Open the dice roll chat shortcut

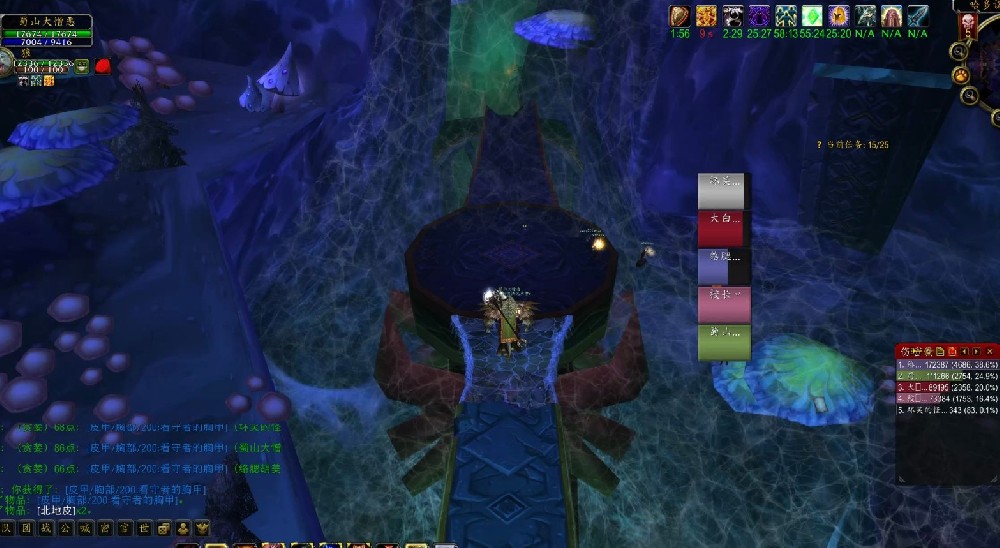pyautogui.click(x=164, y=528)
